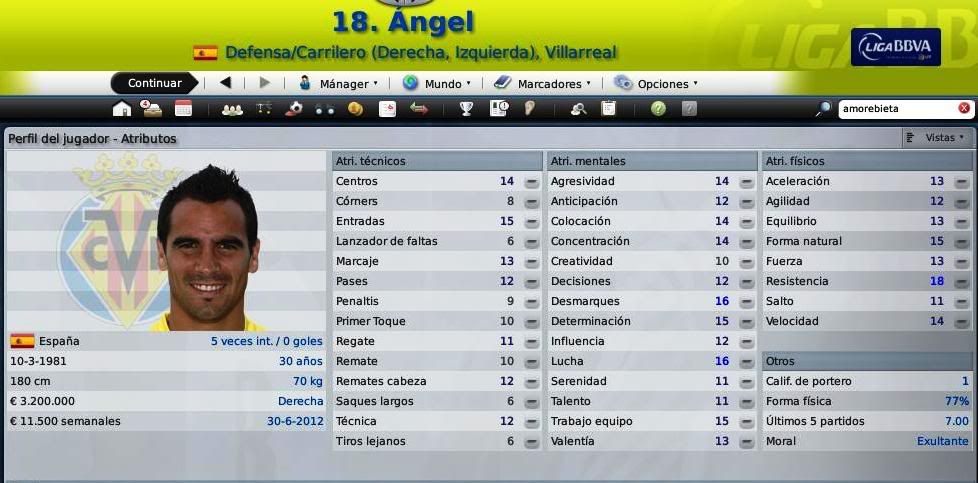Select the España nationality link
Image resolution: width=978 pixels, height=483 pixels.
click(x=59, y=341)
